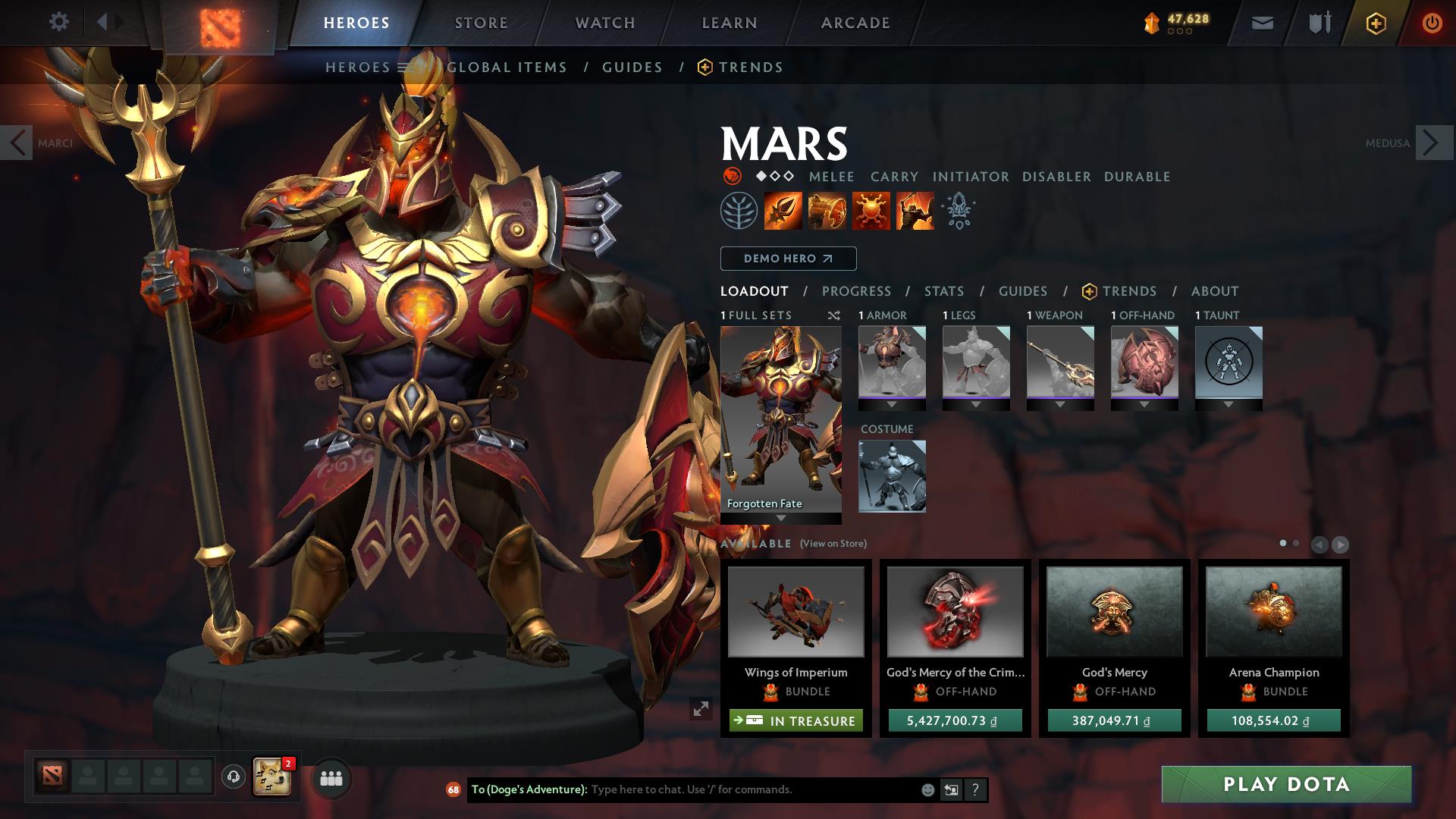1456x819 pixels.
Task: View the Arena of Blood ability icon
Action: (x=915, y=211)
